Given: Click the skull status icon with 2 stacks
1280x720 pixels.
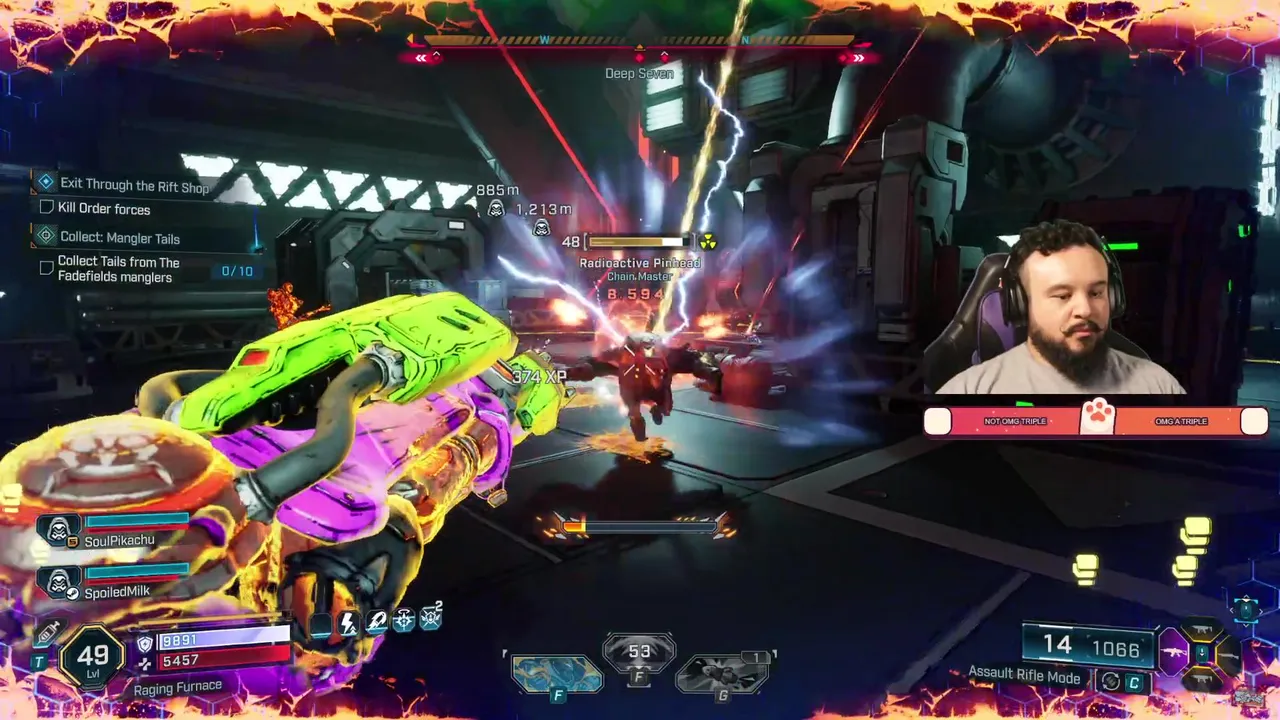Looking at the screenshot, I should click(430, 619).
